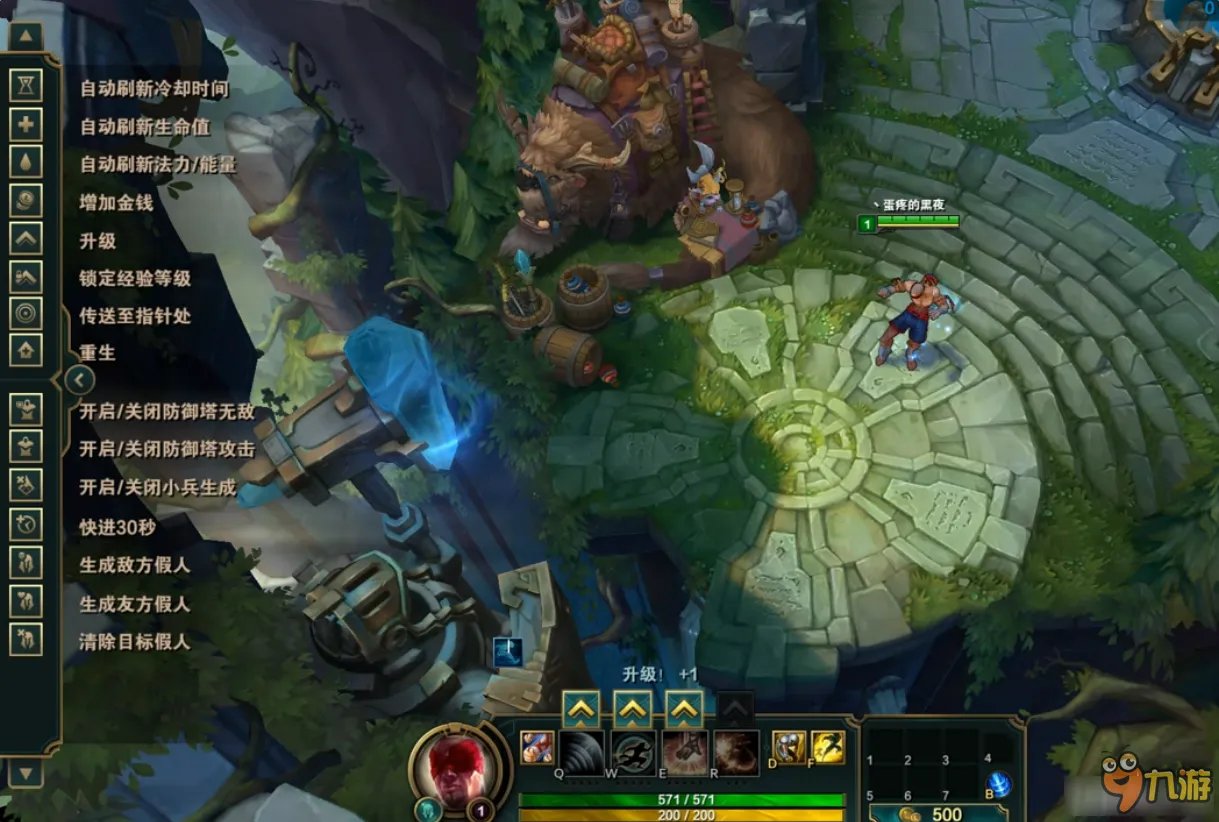
Task: Toggle auto-refresh health (自动刷新生命值)
Action: click(26, 124)
